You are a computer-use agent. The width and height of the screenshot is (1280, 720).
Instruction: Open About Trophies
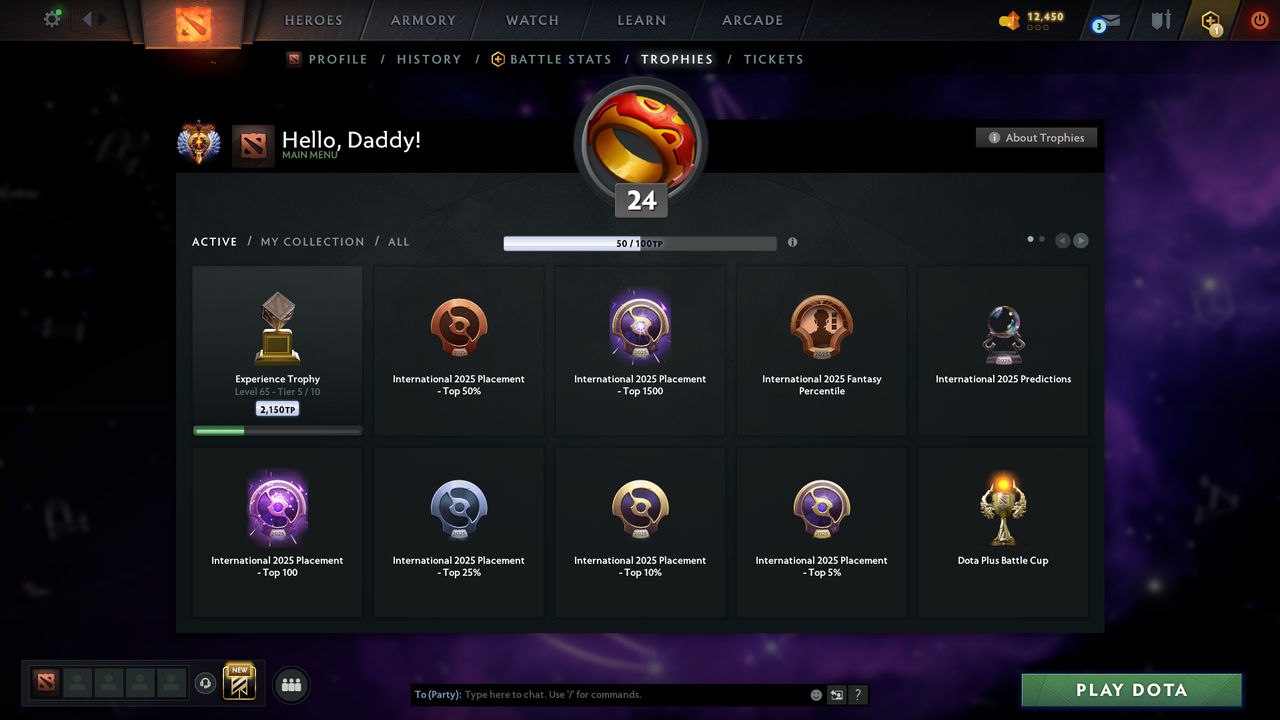(x=1036, y=137)
